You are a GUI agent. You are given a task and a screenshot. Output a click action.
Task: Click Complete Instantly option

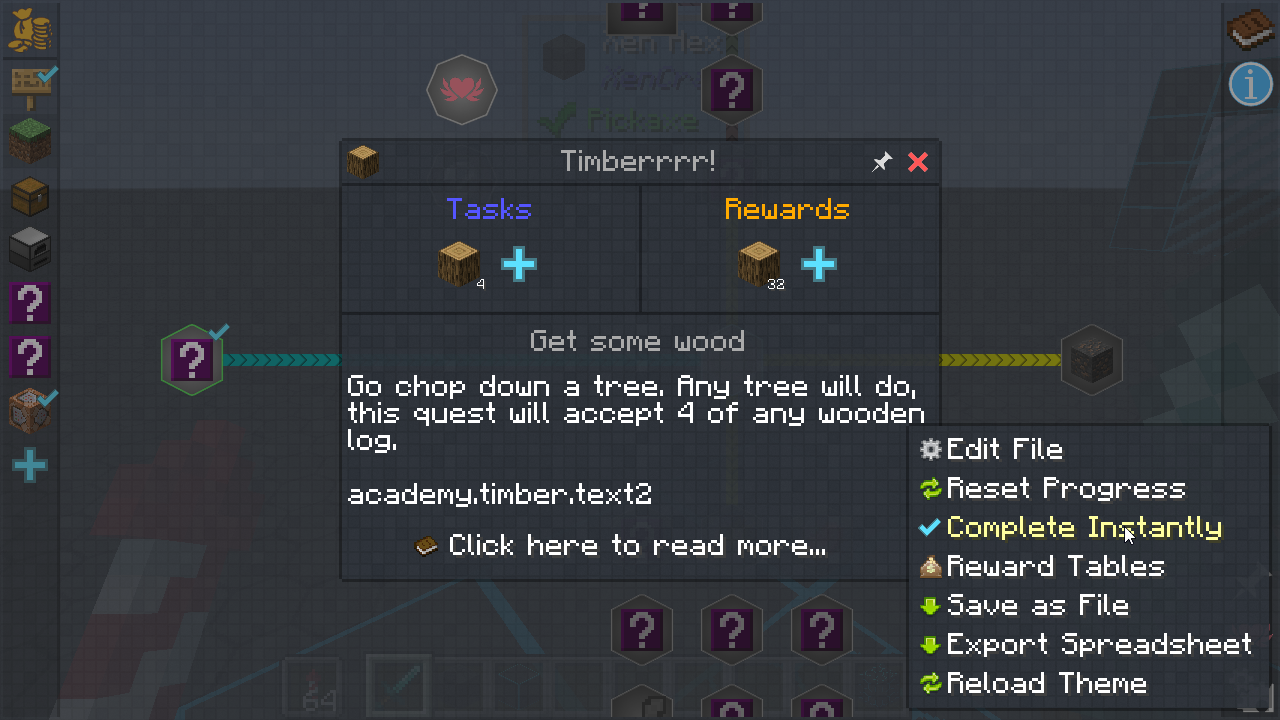click(1083, 528)
